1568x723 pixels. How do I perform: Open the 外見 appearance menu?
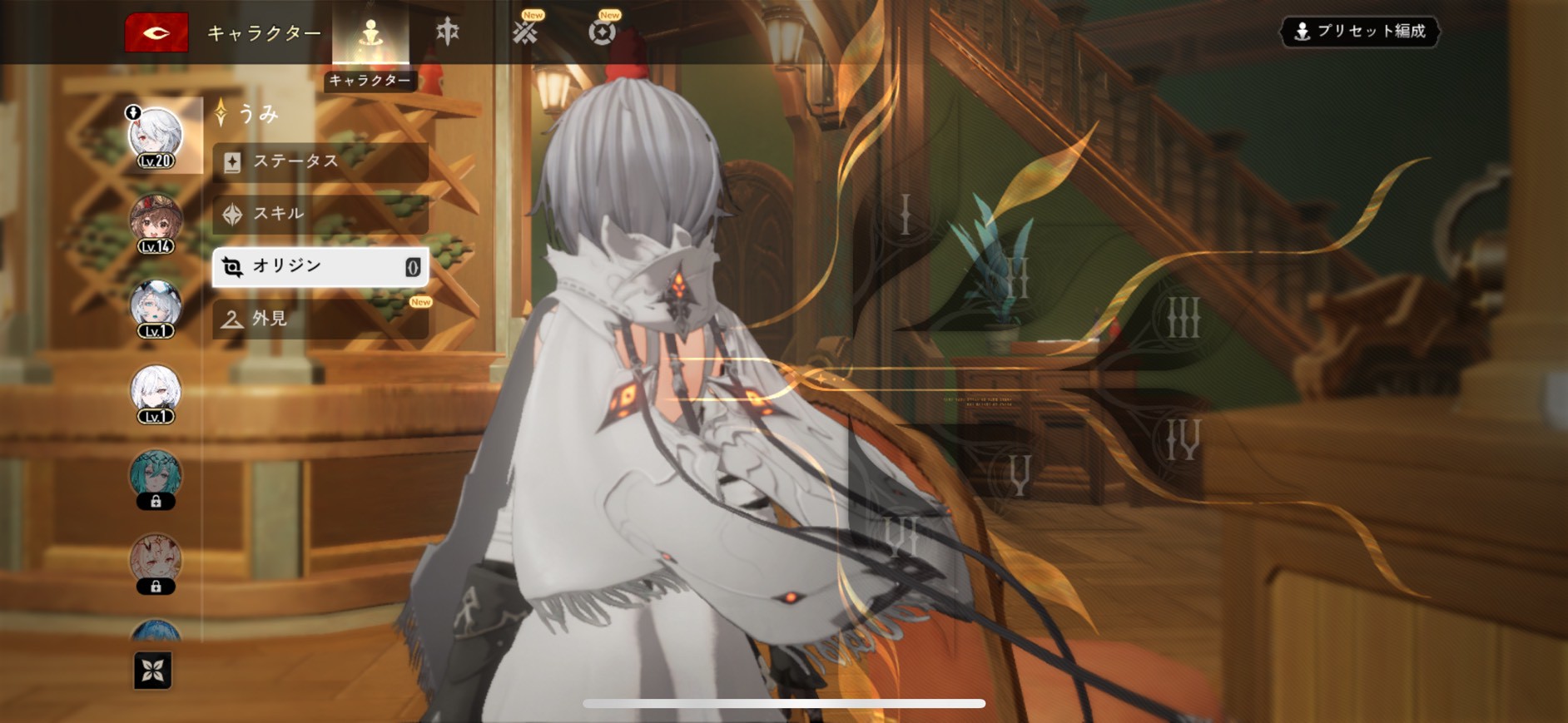point(320,319)
